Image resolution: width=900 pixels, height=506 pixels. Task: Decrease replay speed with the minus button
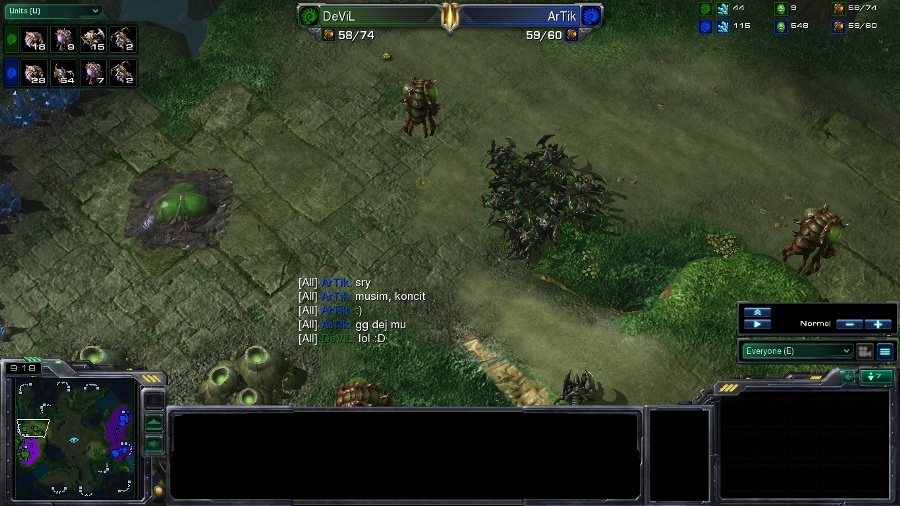coord(847,324)
